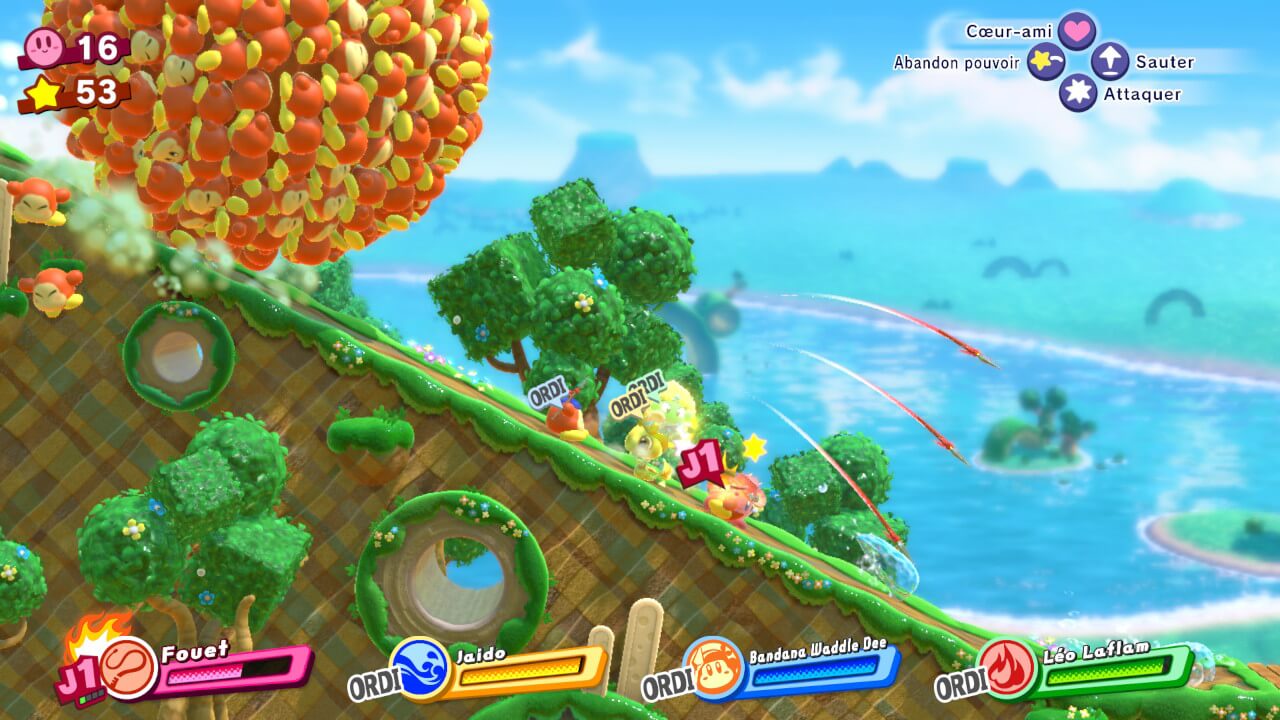This screenshot has width=1280, height=720.
Task: Click Jaido's blue water portrait icon
Action: pos(420,667)
